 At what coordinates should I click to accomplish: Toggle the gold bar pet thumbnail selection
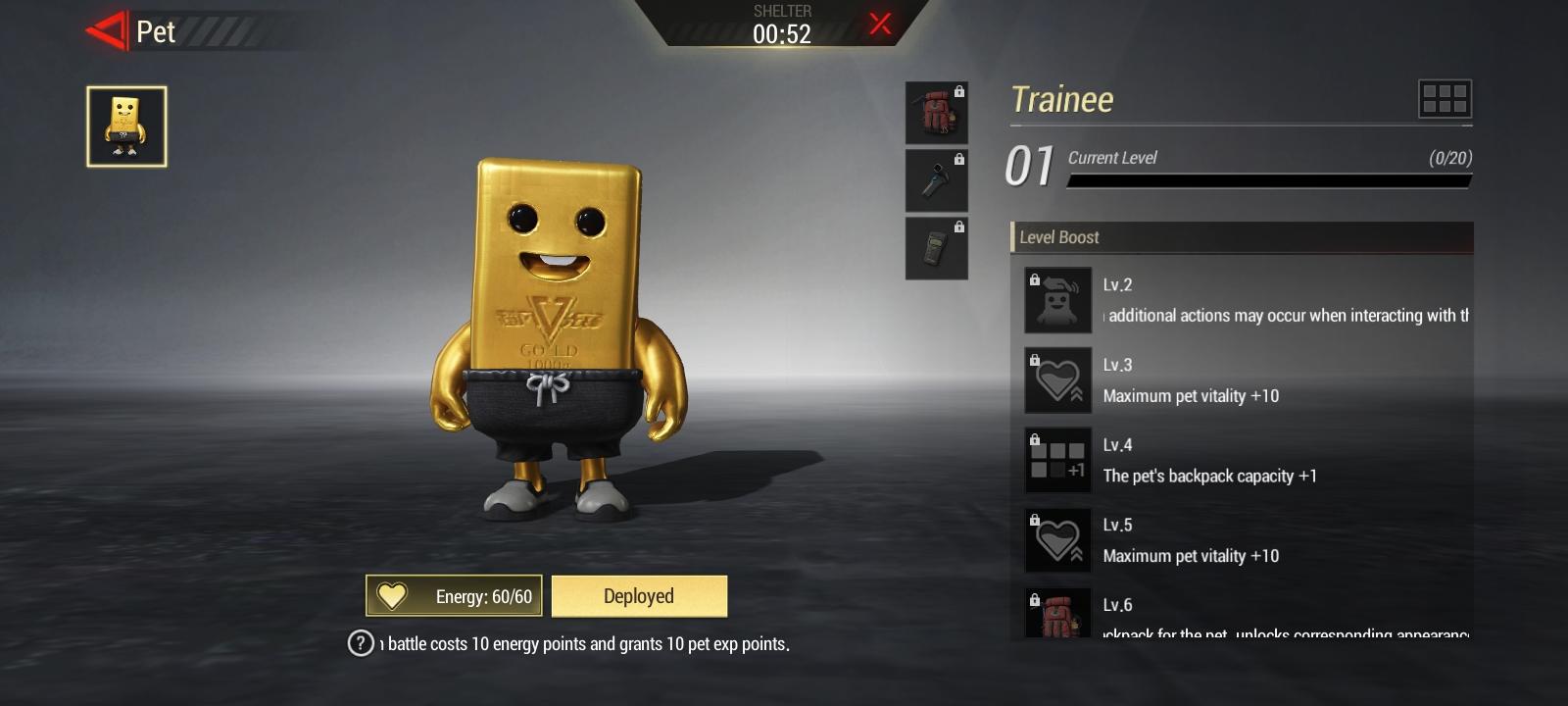pos(125,126)
